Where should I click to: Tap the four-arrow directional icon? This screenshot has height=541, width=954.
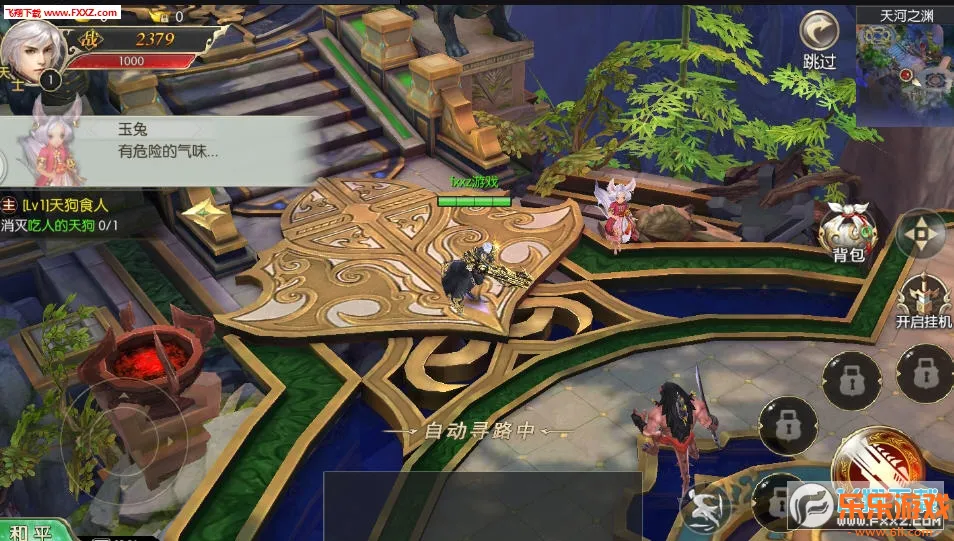(920, 236)
